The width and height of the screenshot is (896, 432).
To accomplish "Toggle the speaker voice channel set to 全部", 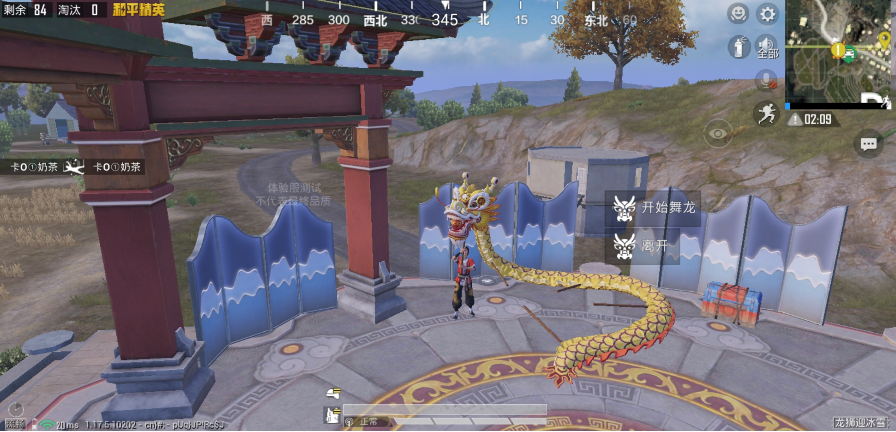I will tap(767, 46).
